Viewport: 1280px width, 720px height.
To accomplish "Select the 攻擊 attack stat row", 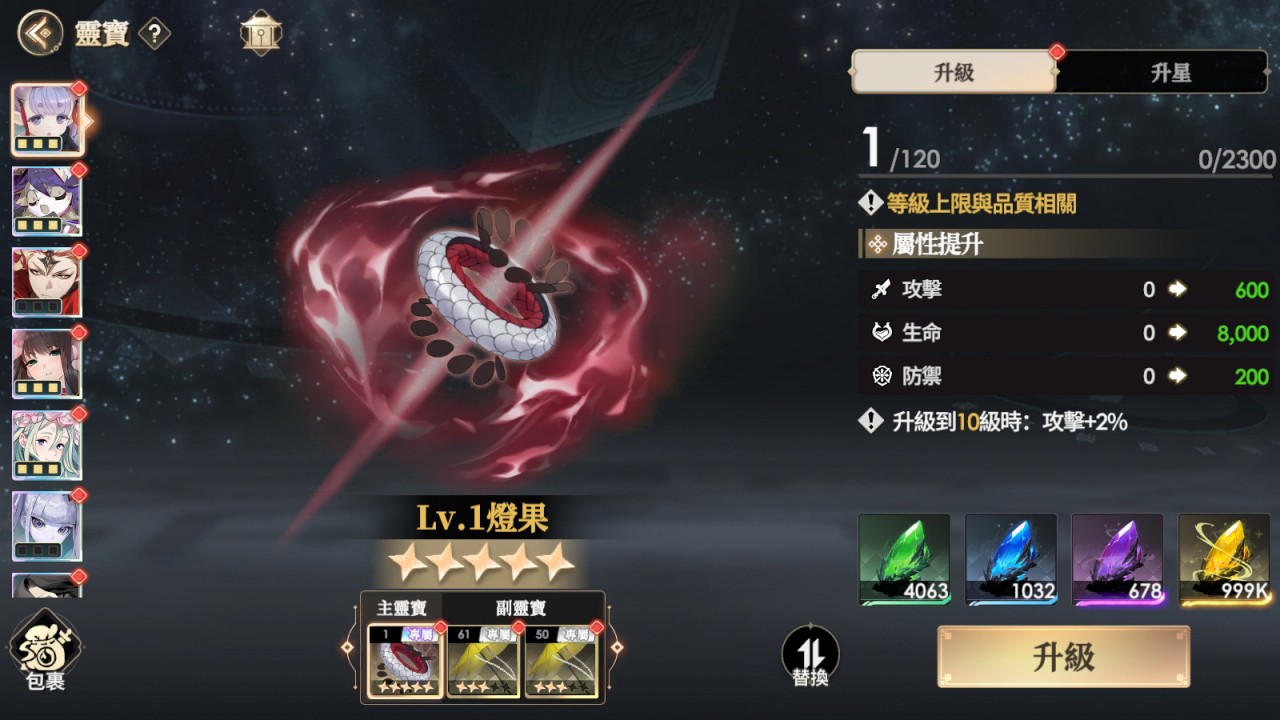I will click(x=1060, y=290).
